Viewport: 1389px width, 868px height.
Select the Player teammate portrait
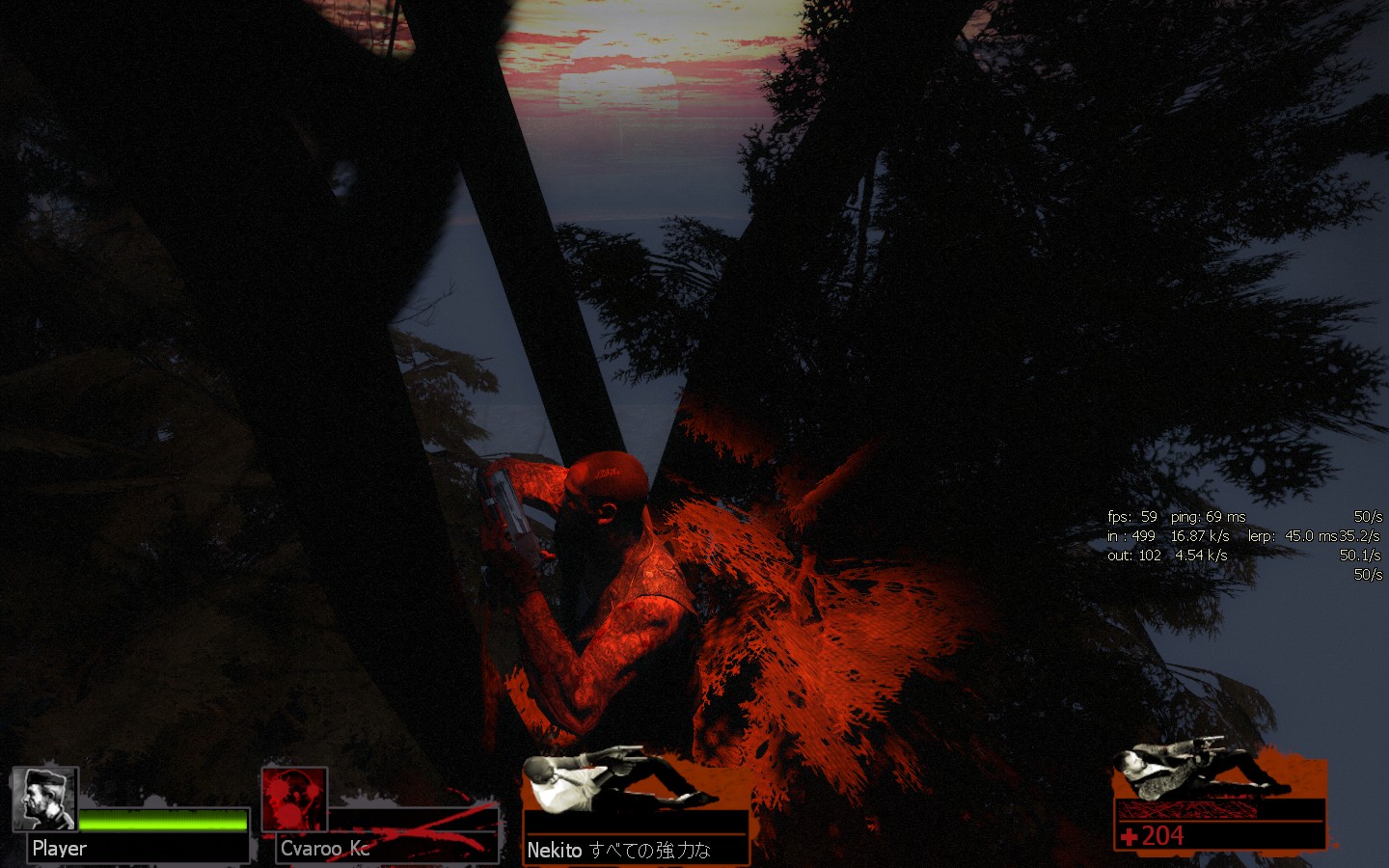[44, 799]
